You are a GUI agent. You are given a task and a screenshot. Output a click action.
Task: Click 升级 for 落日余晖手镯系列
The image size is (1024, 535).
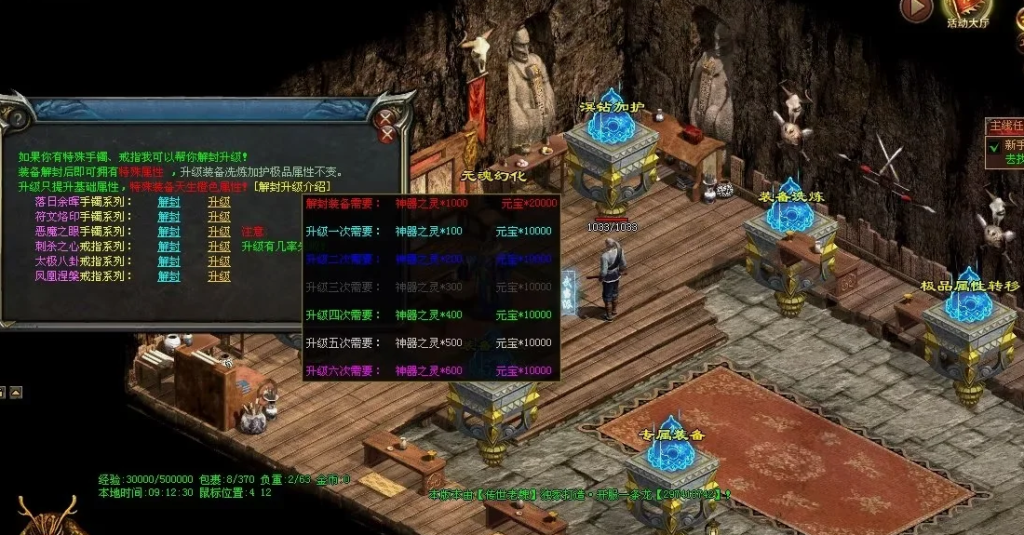pos(219,201)
